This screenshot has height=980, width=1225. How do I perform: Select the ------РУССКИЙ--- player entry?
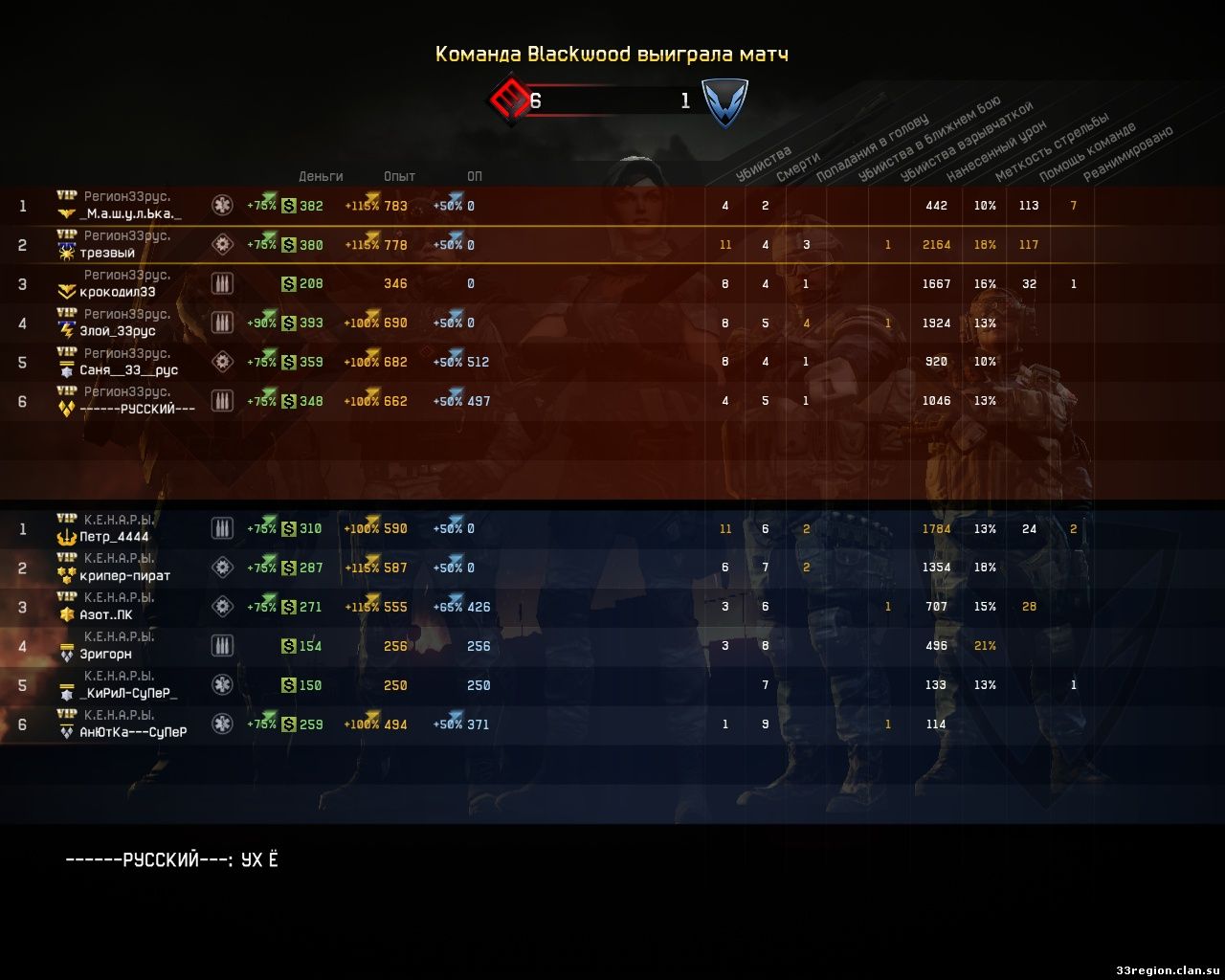[137, 409]
